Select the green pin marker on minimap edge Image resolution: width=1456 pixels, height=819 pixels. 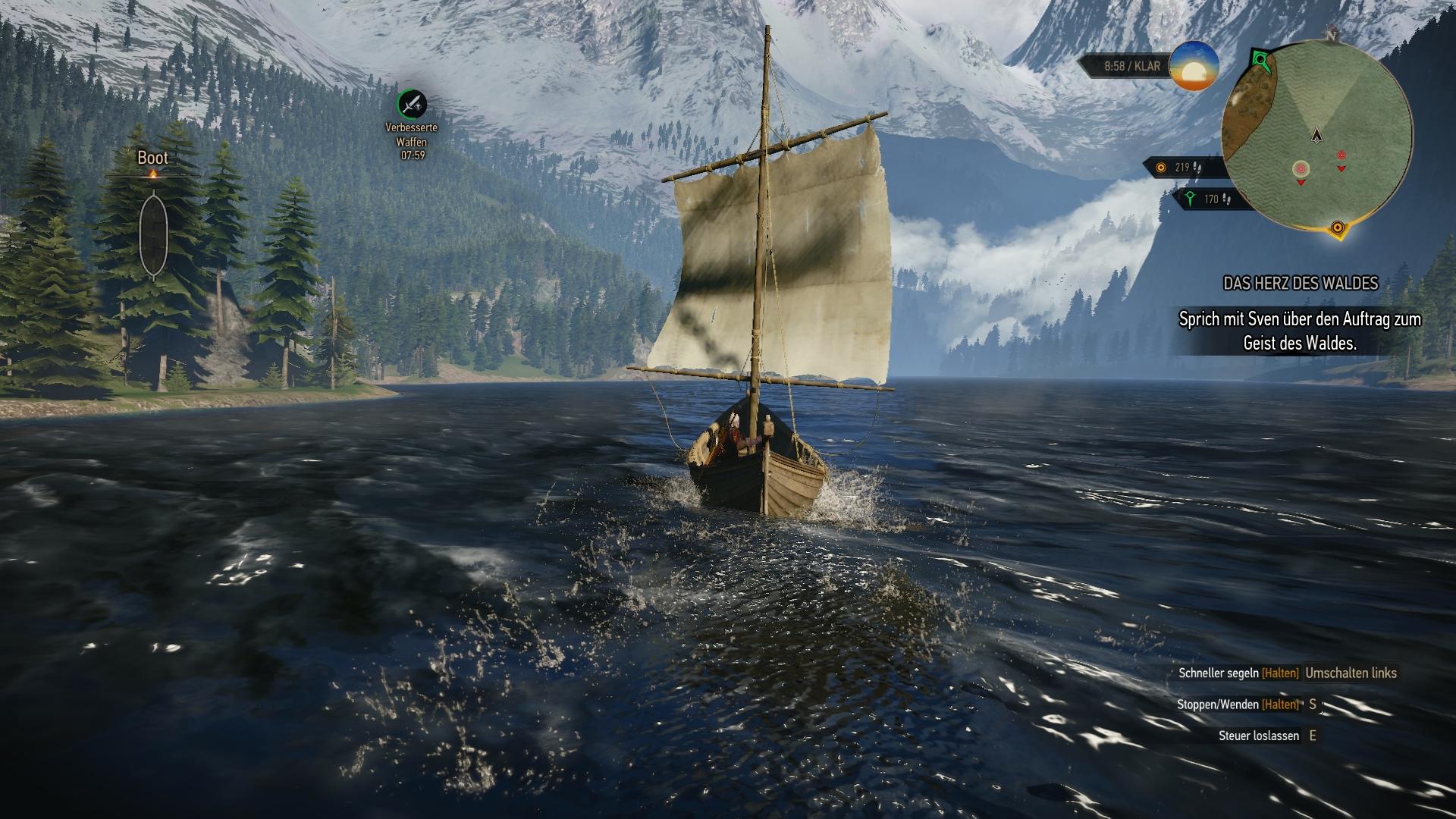coord(1260,58)
